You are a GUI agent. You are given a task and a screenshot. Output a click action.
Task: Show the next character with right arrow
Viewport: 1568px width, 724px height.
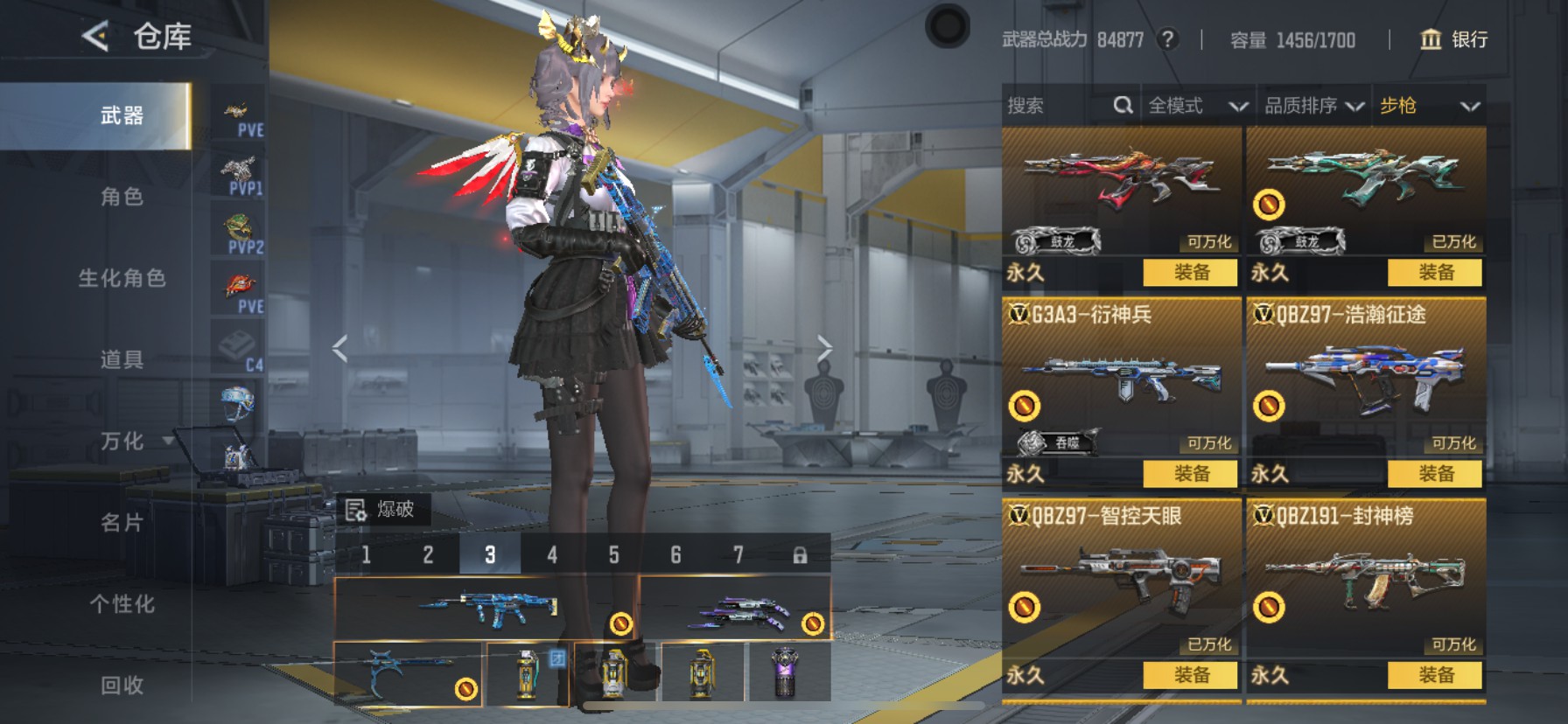pos(824,348)
